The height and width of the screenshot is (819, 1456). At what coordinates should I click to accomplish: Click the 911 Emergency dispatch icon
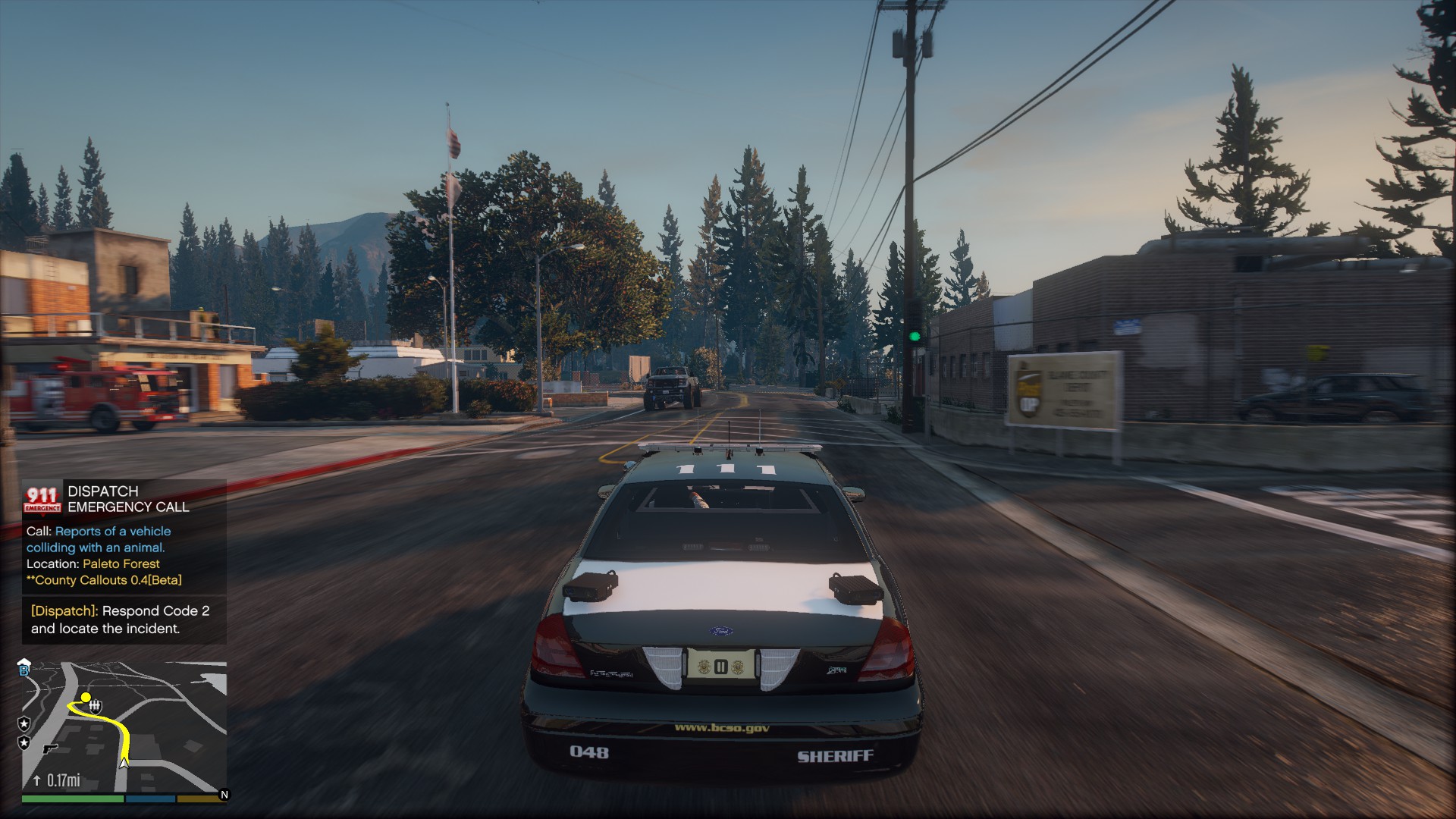click(42, 499)
